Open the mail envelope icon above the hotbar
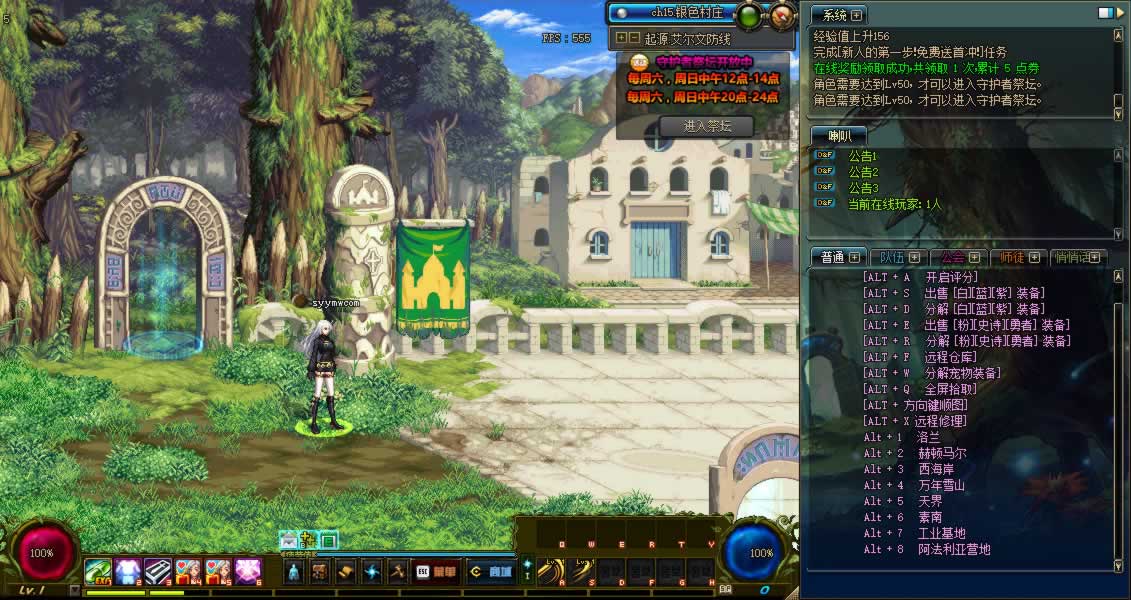This screenshot has height=600, width=1131. 289,540
